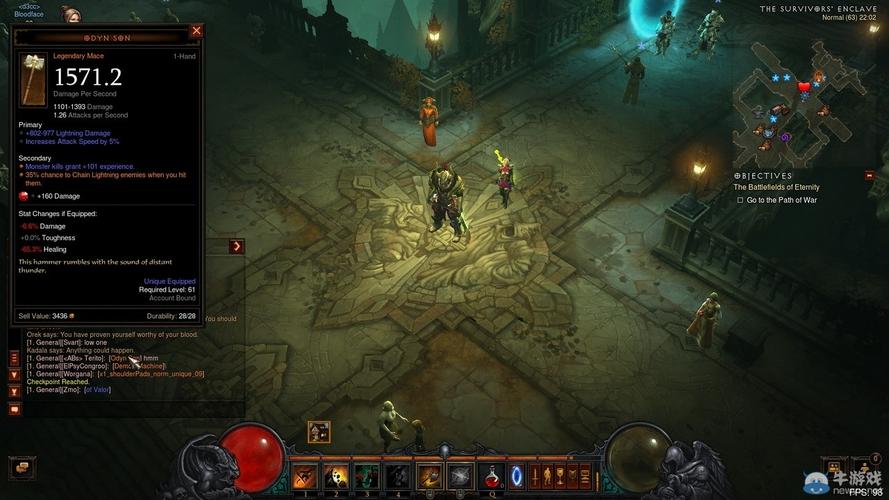This screenshot has width=889, height=500.
Task: Collapse the Objectives tracker
Action: click(869, 175)
